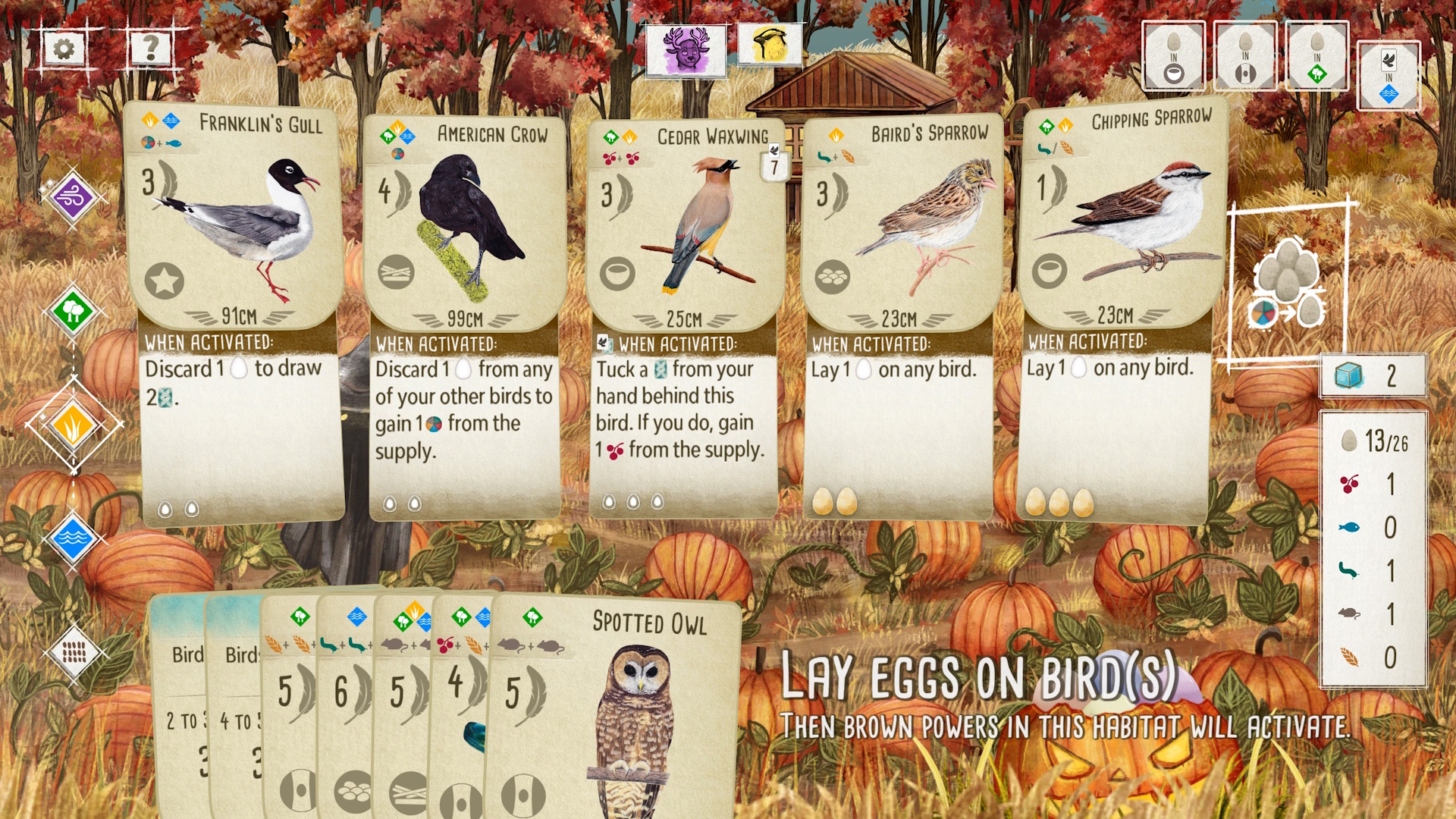Click the food-to-egg conversion slot
This screenshot has width=1456, height=819.
[x=1288, y=282]
